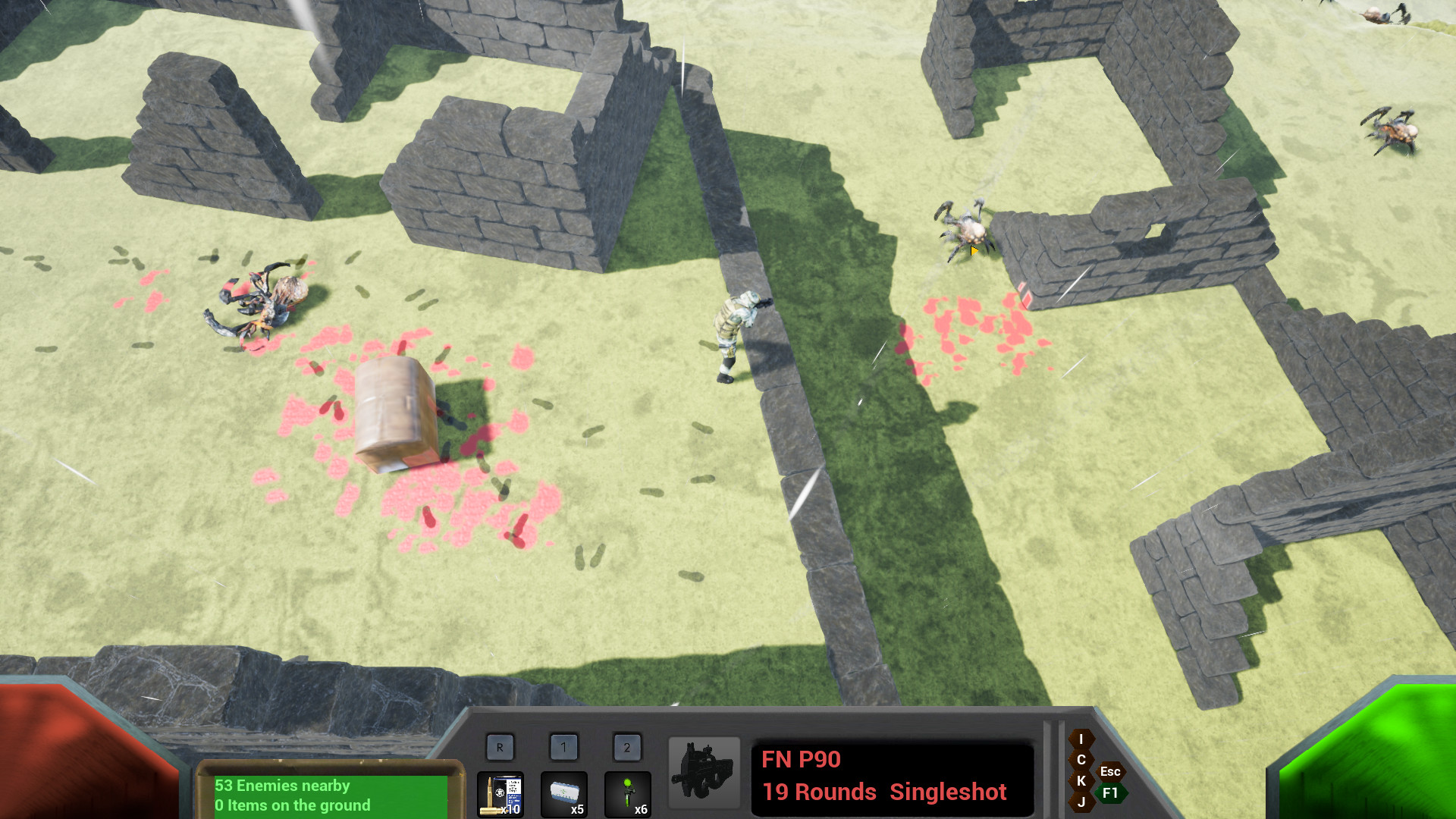Toggle reload with the R key slot
This screenshot has height=819, width=1456.
500,746
